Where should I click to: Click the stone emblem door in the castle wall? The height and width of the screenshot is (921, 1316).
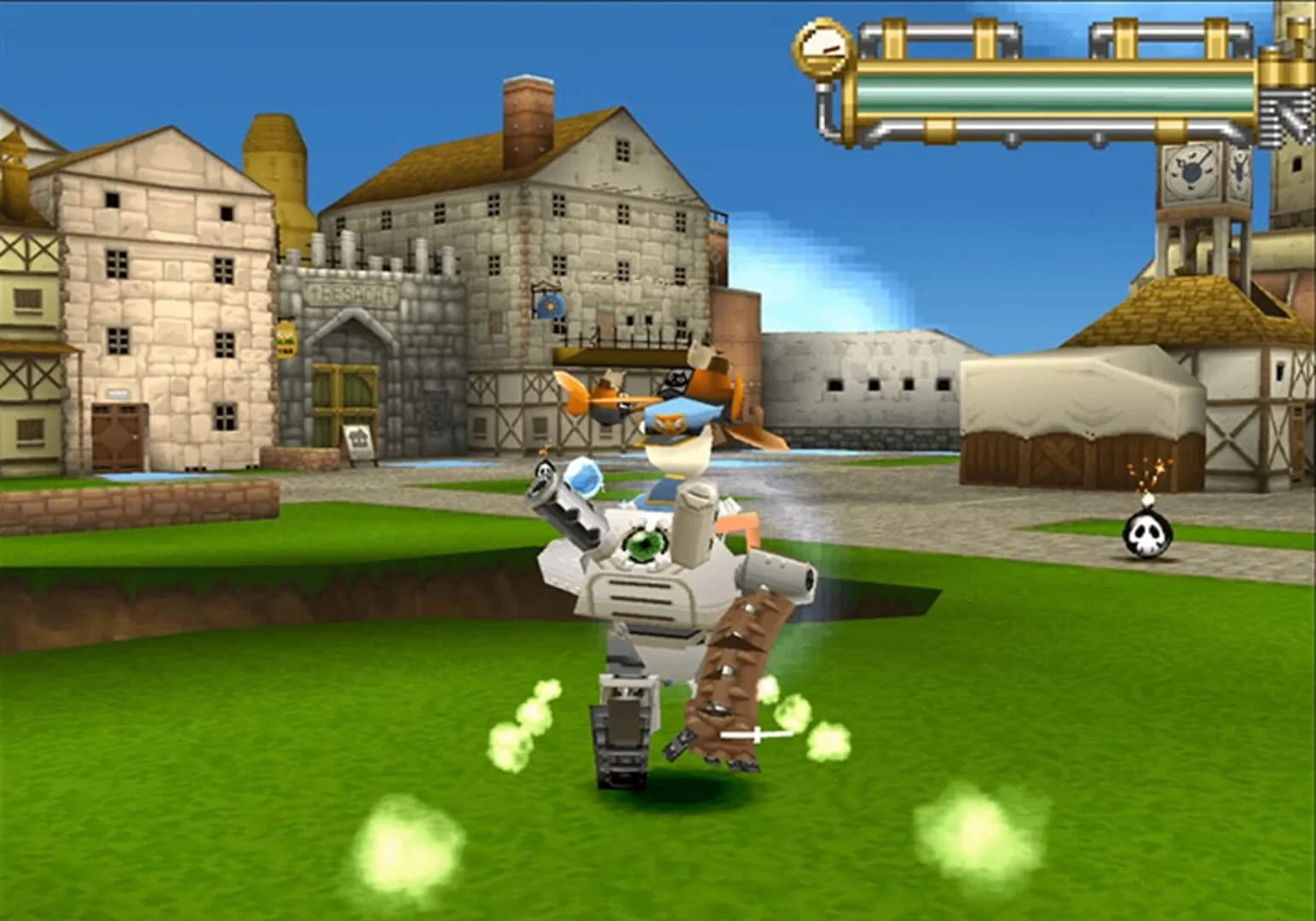[435, 411]
